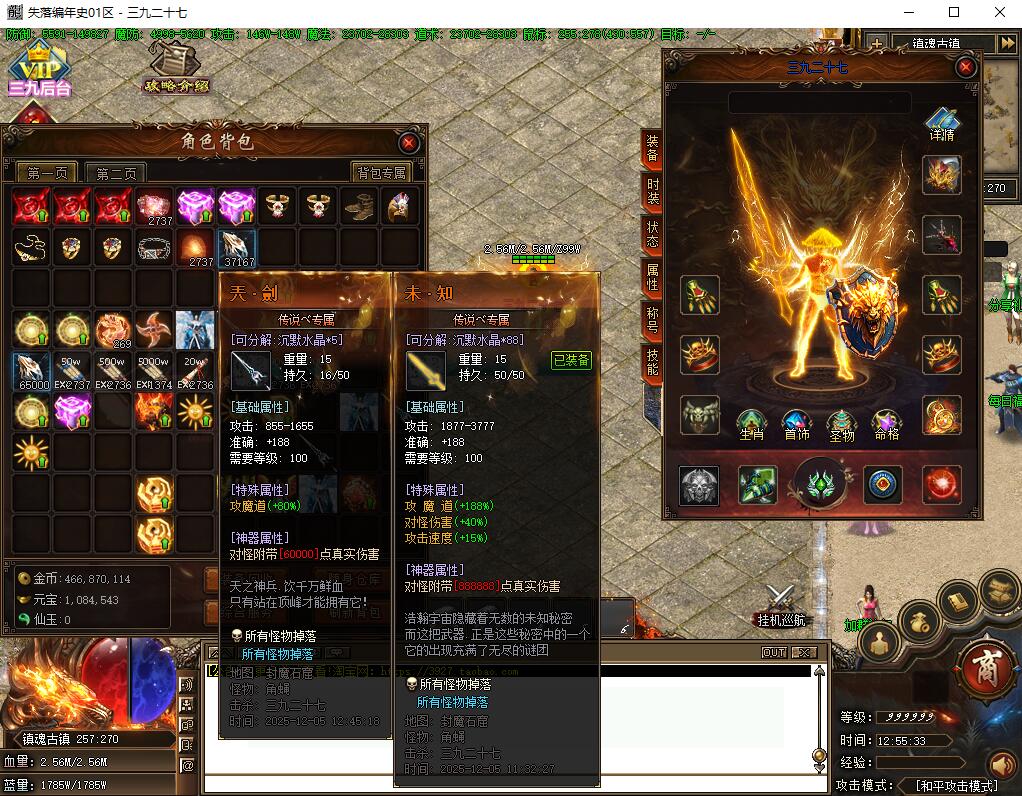Screen dimensions: 1022x796
Task: Open the 背包专属 bag tab
Action: [x=381, y=173]
